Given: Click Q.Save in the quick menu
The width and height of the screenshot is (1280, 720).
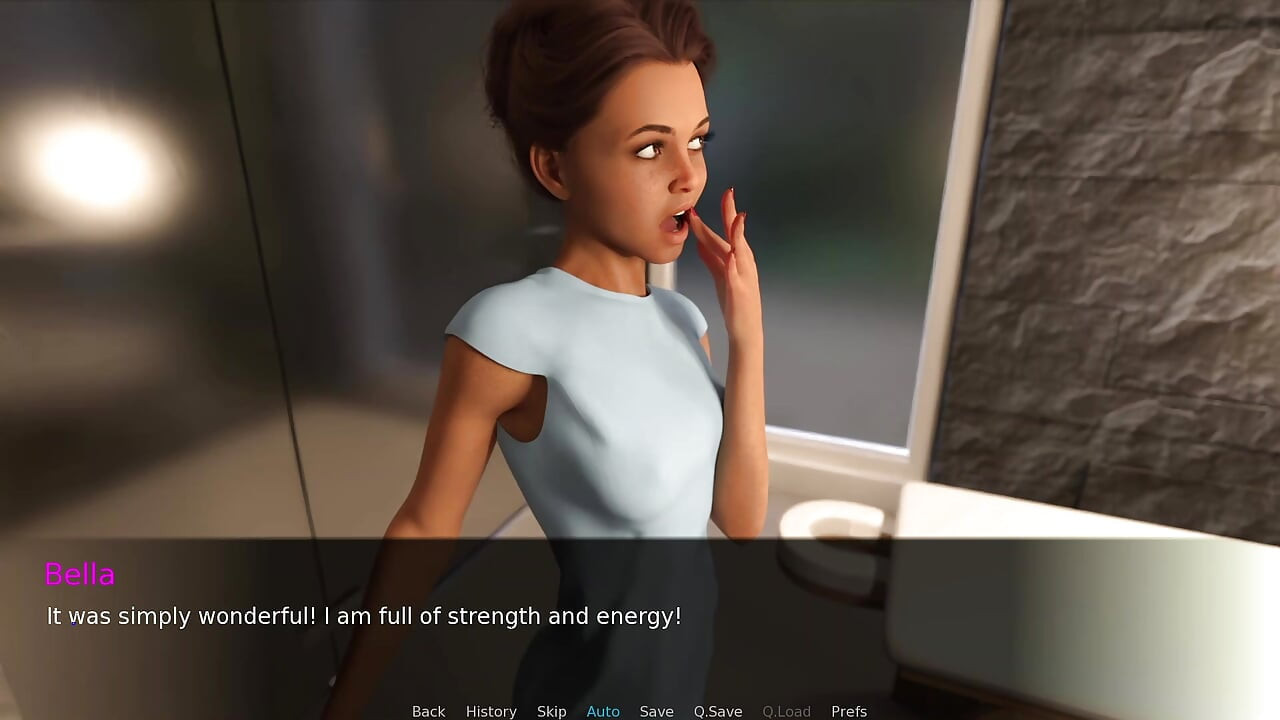Looking at the screenshot, I should tap(717, 710).
